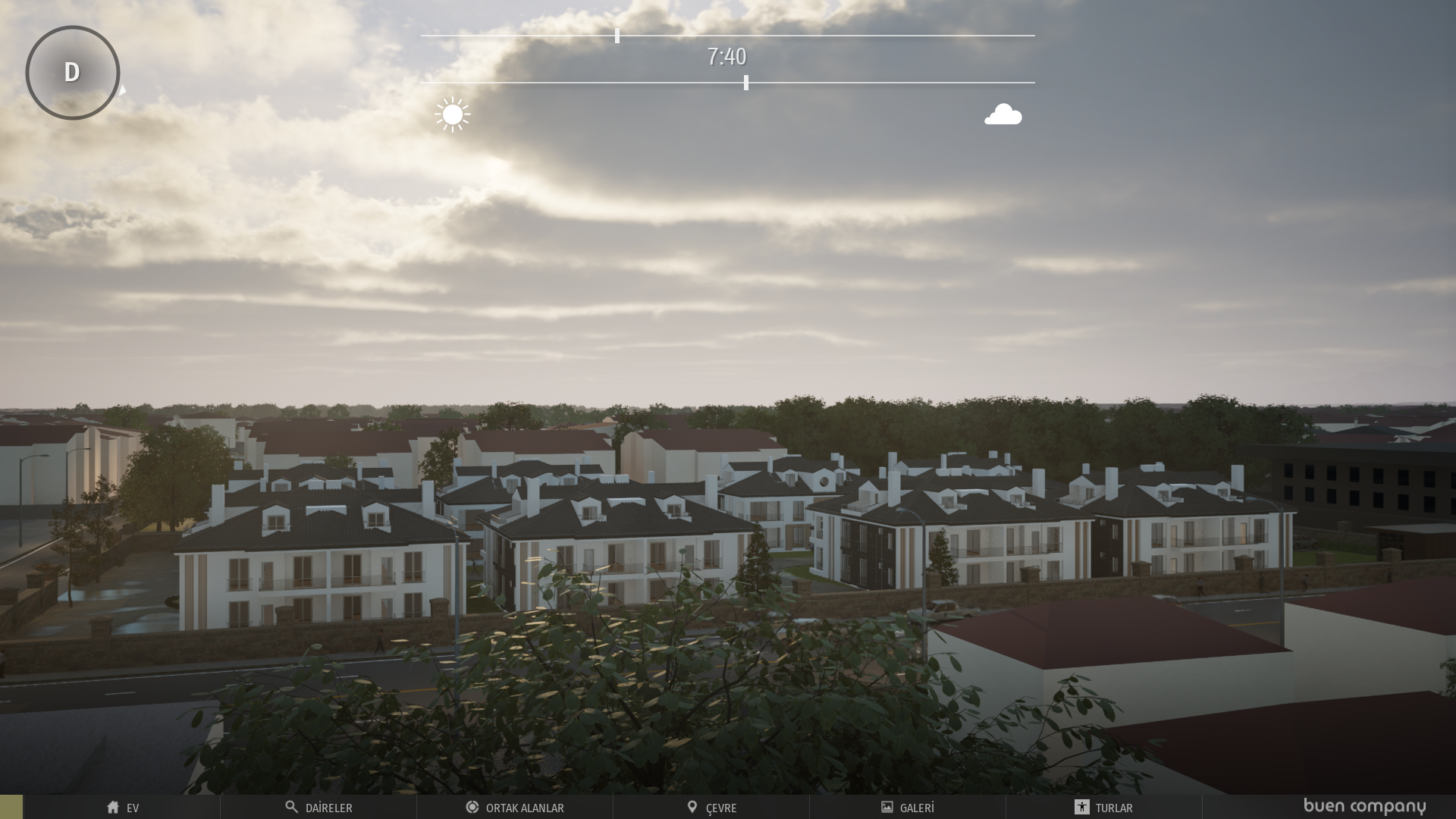Set weather to cloudy with cloud icon
Screen dimensions: 1456x819
coord(1003,115)
